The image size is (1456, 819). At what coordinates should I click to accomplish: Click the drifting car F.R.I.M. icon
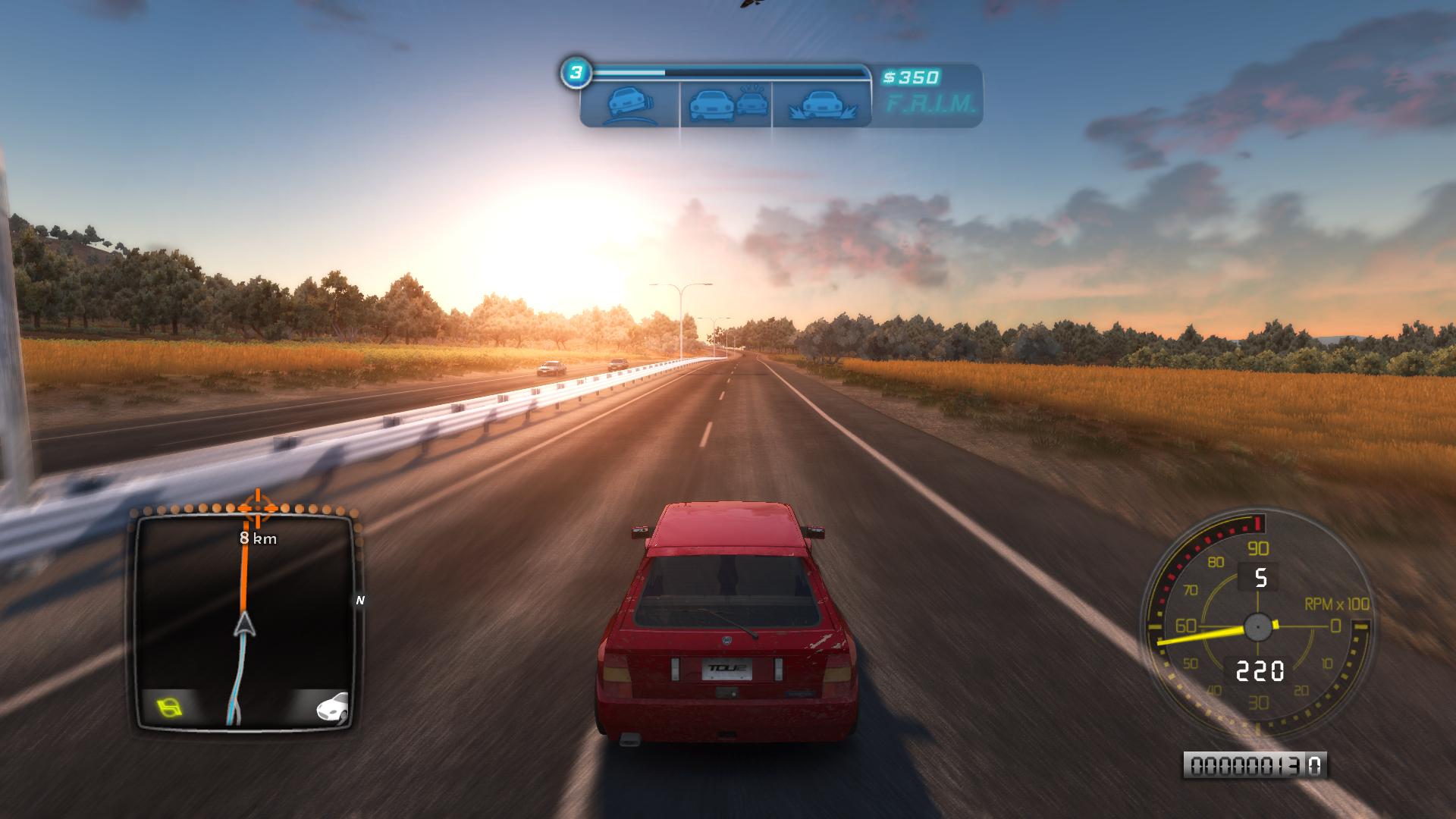(629, 104)
